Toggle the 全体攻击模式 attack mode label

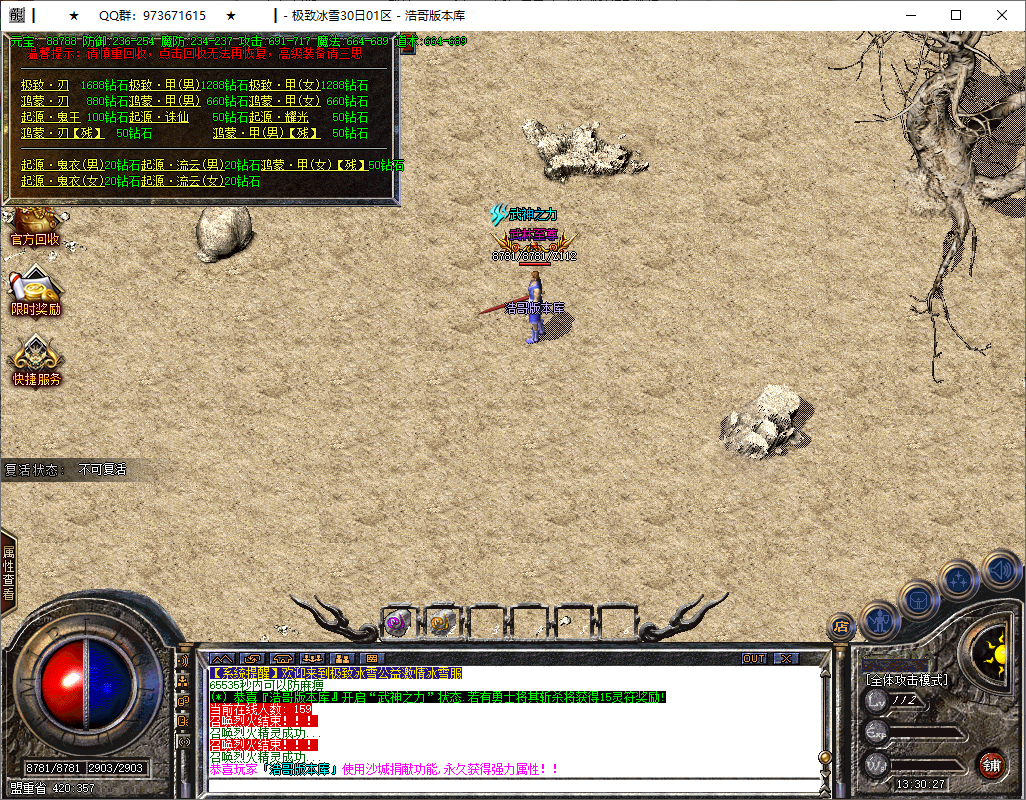point(906,680)
